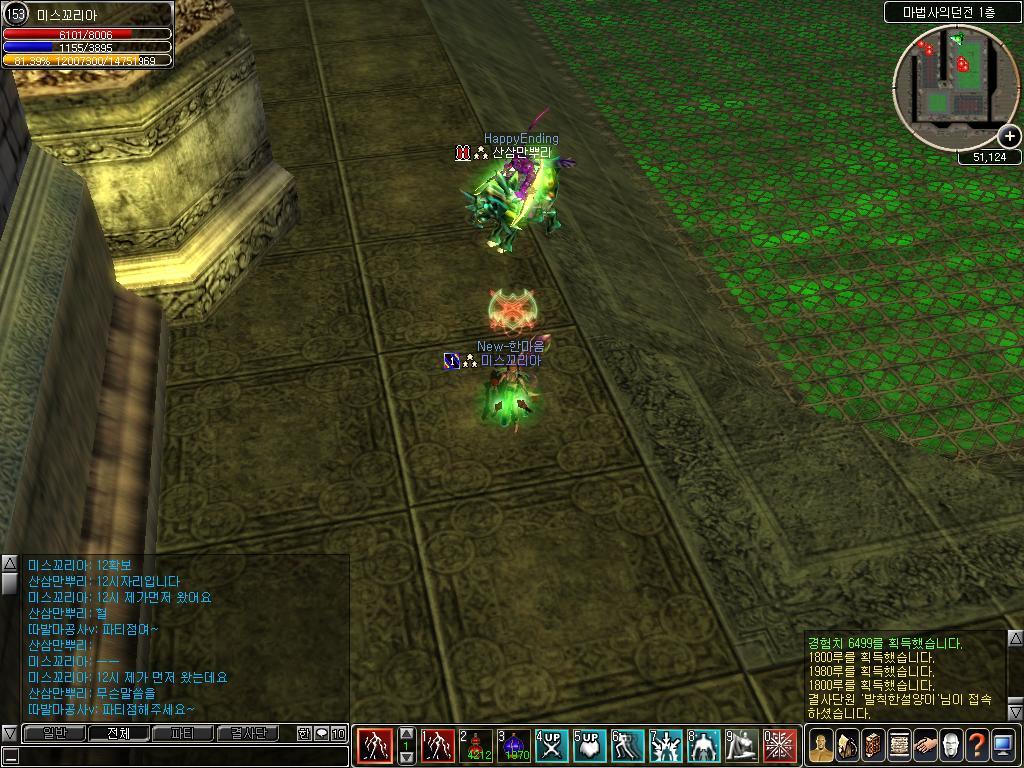Select the 전체 chat tab

pyautogui.click(x=118, y=733)
